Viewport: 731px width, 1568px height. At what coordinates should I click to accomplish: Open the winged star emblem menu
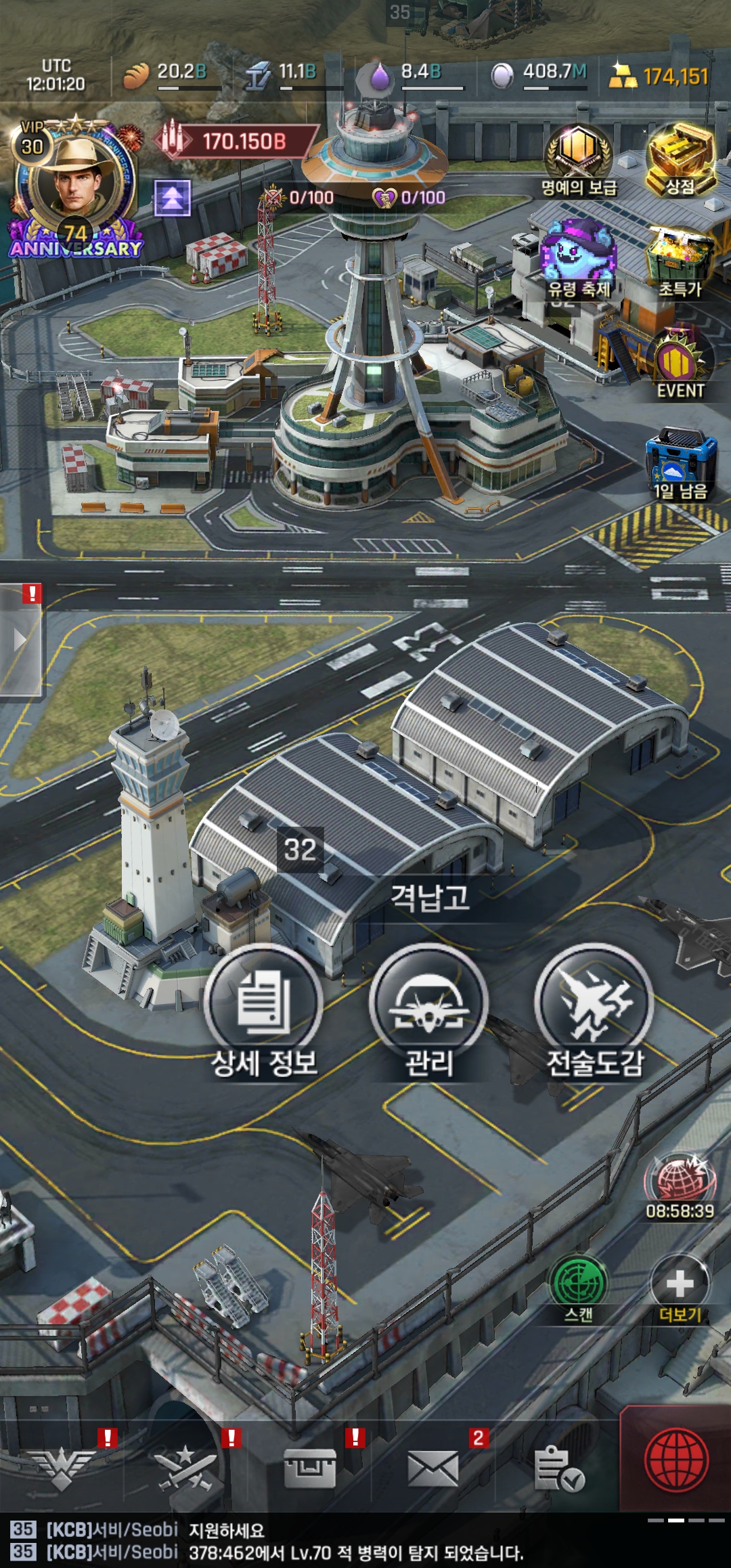(x=62, y=1468)
